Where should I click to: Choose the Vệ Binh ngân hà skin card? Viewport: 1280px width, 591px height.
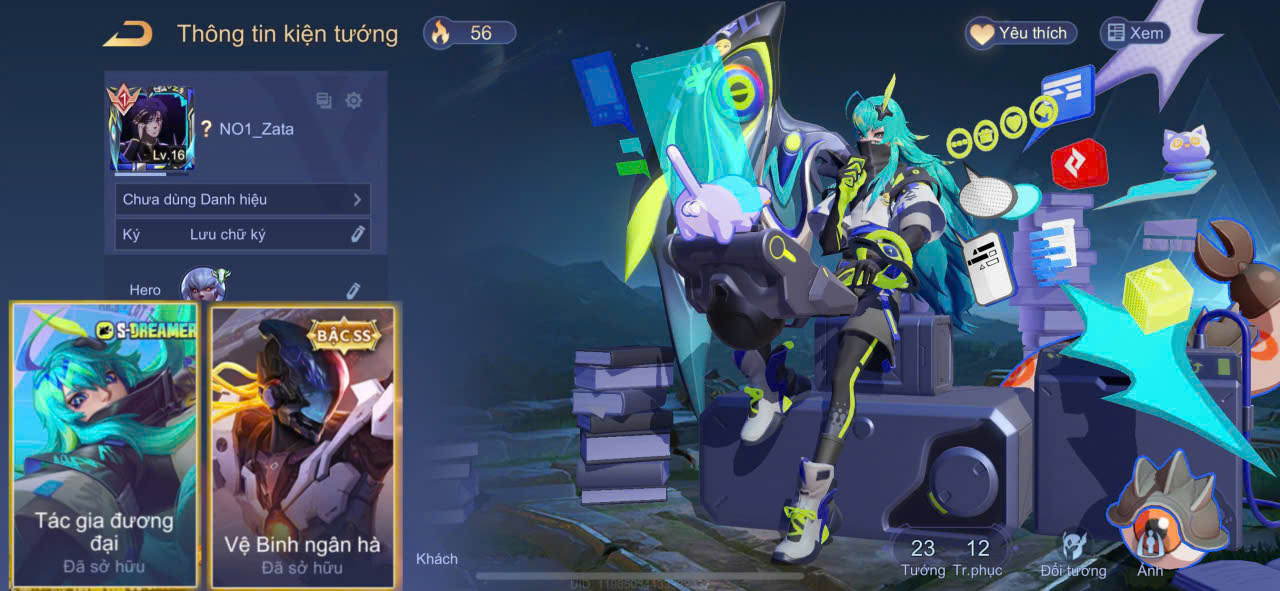[302, 446]
